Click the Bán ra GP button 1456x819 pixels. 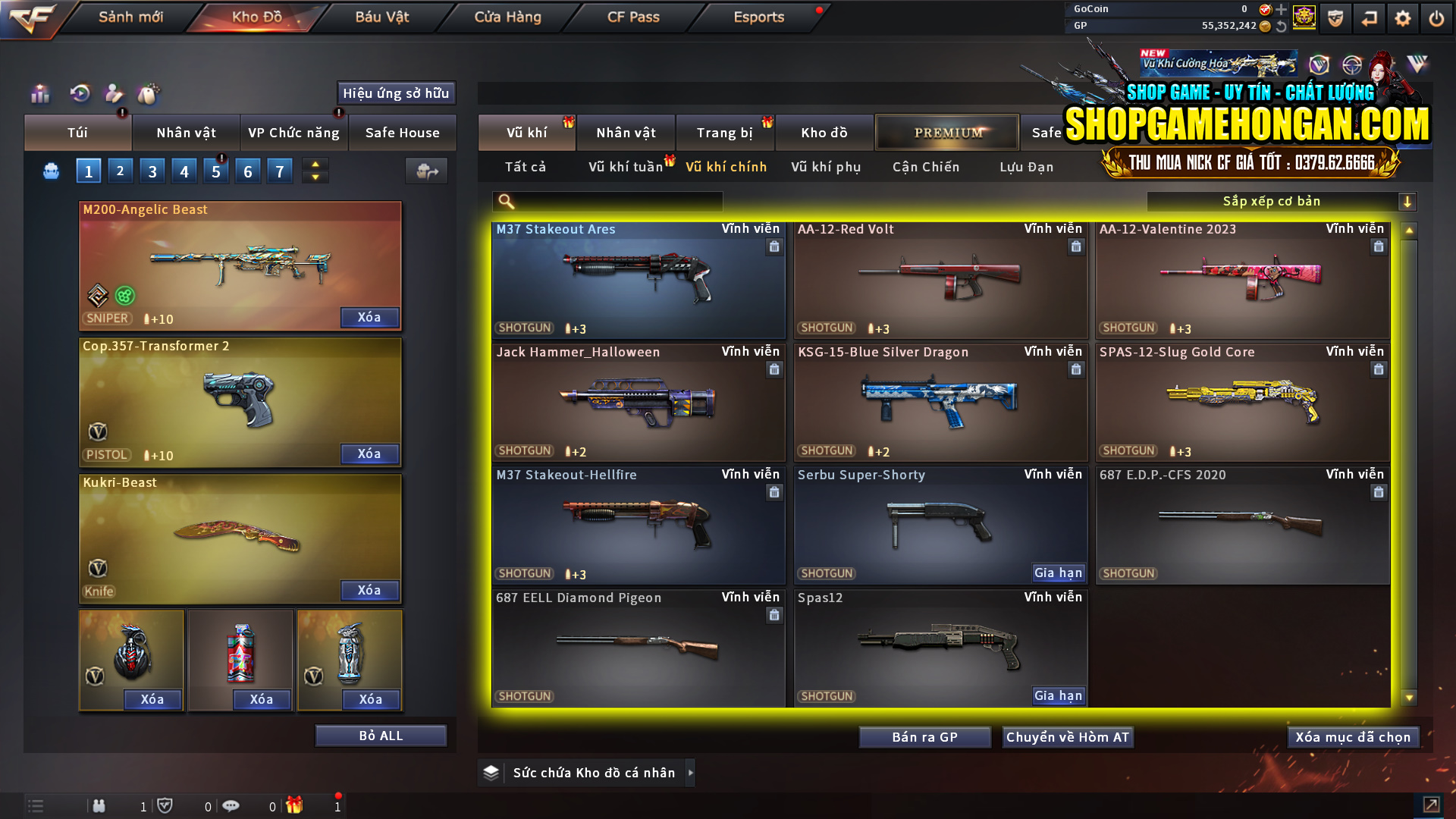click(x=924, y=736)
